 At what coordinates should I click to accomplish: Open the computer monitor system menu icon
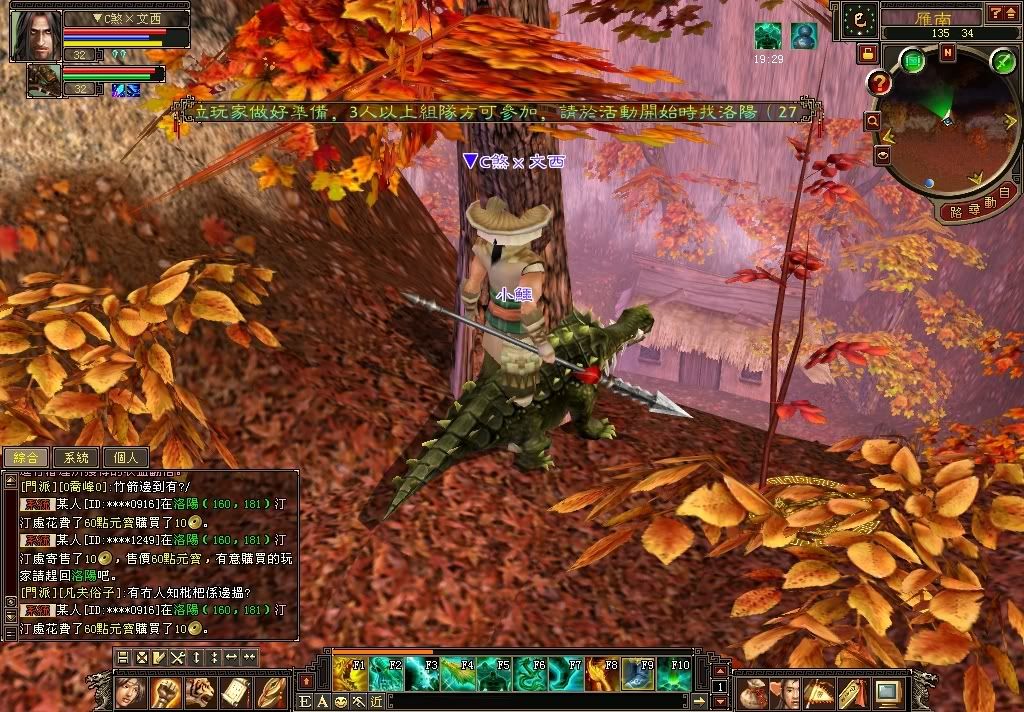coord(887,691)
